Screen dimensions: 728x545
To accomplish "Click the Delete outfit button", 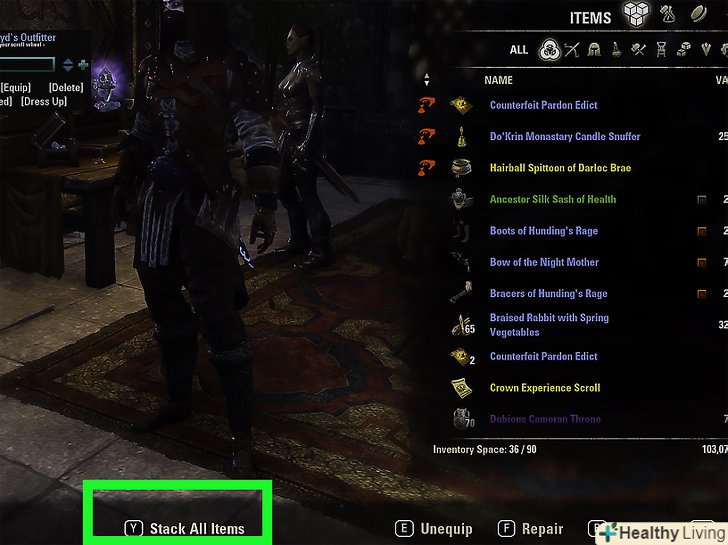I will (x=66, y=88).
